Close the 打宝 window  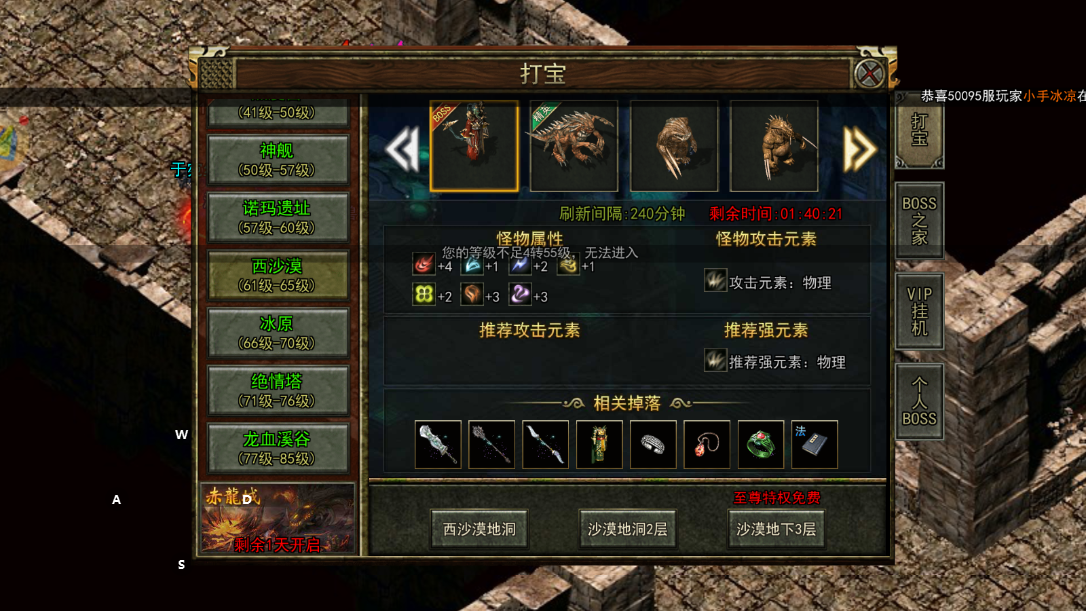870,73
